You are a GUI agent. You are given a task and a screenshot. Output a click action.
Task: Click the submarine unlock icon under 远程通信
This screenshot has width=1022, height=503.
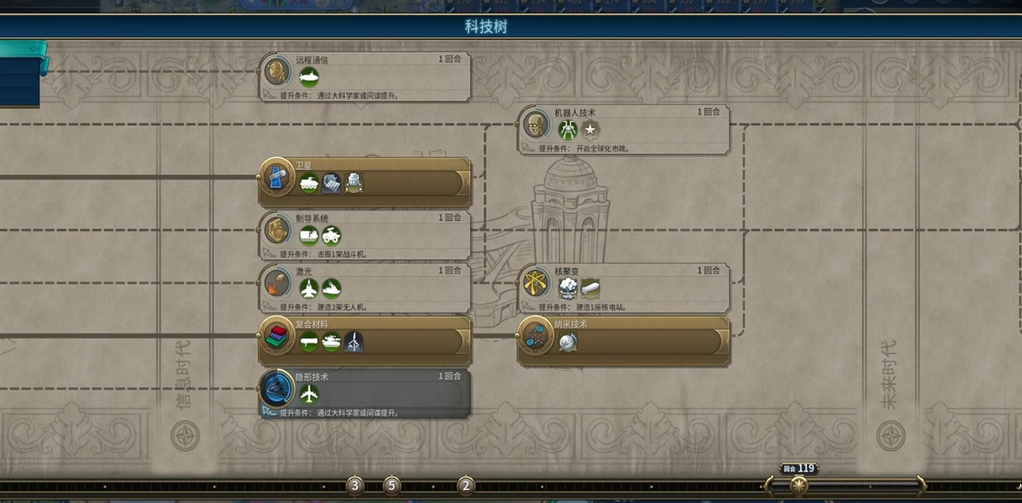[x=309, y=78]
